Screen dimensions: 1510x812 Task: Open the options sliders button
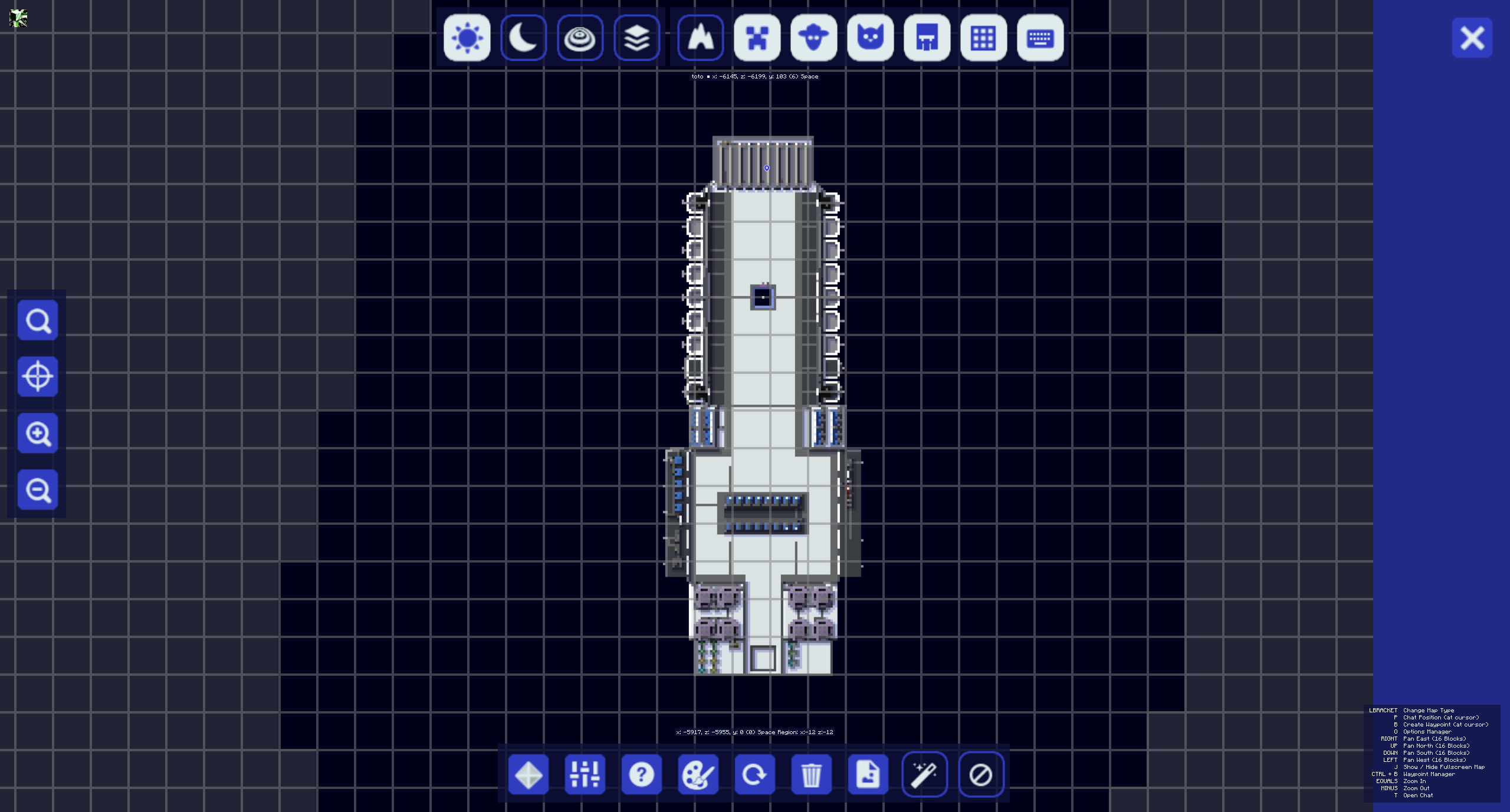585,774
